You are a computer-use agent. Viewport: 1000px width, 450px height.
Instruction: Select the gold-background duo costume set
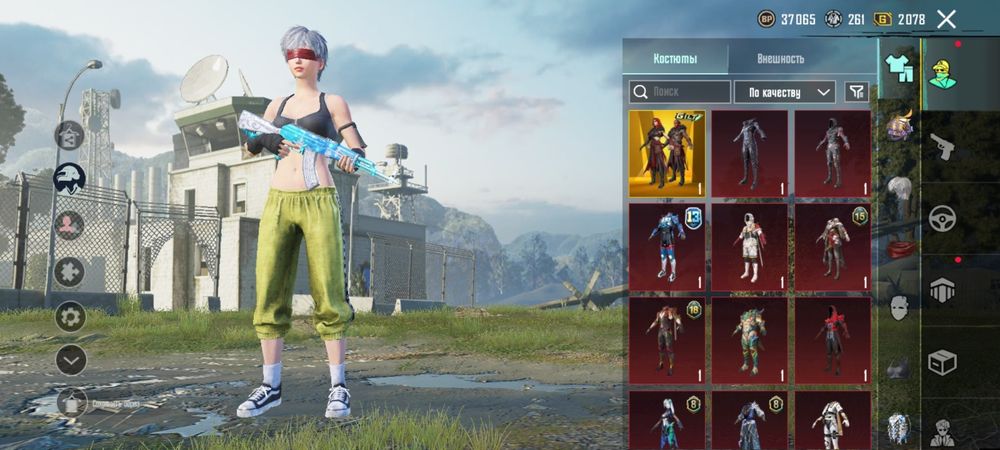[666, 154]
